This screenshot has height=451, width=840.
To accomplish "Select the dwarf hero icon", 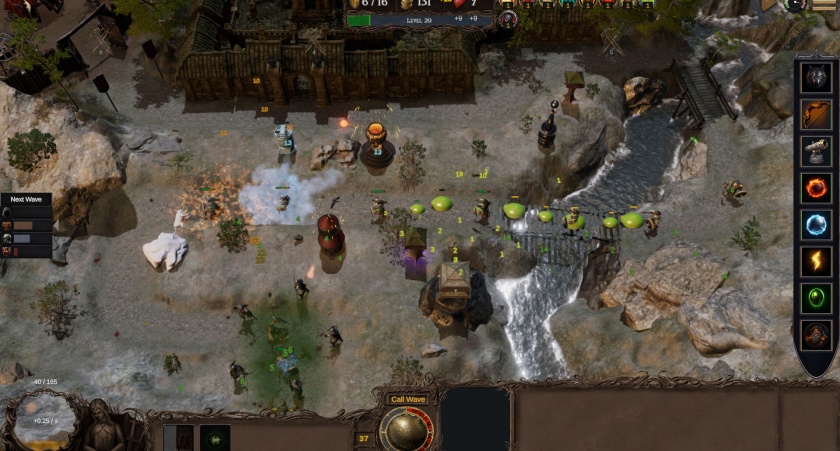I will pyautogui.click(x=816, y=334).
